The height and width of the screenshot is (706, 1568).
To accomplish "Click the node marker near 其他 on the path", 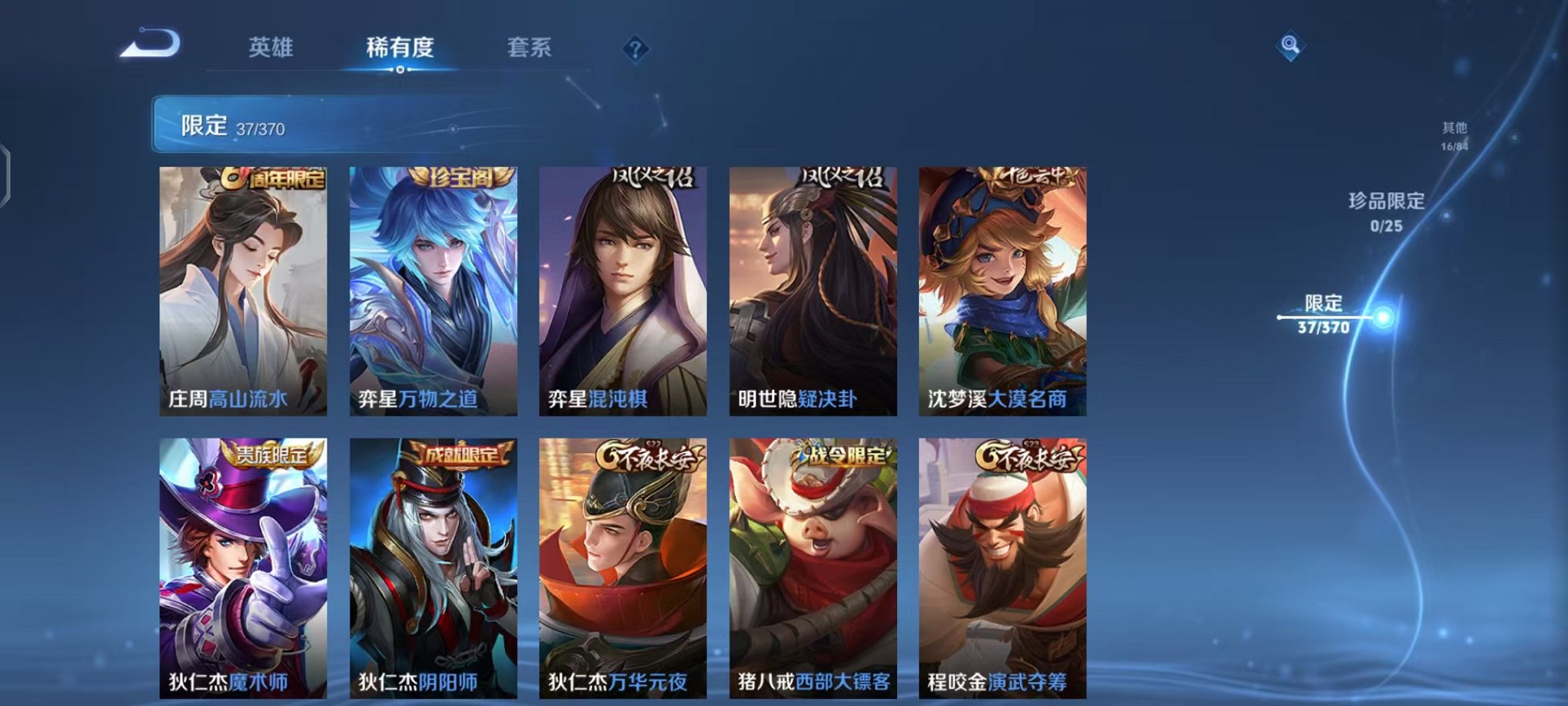I will pyautogui.click(x=1512, y=138).
